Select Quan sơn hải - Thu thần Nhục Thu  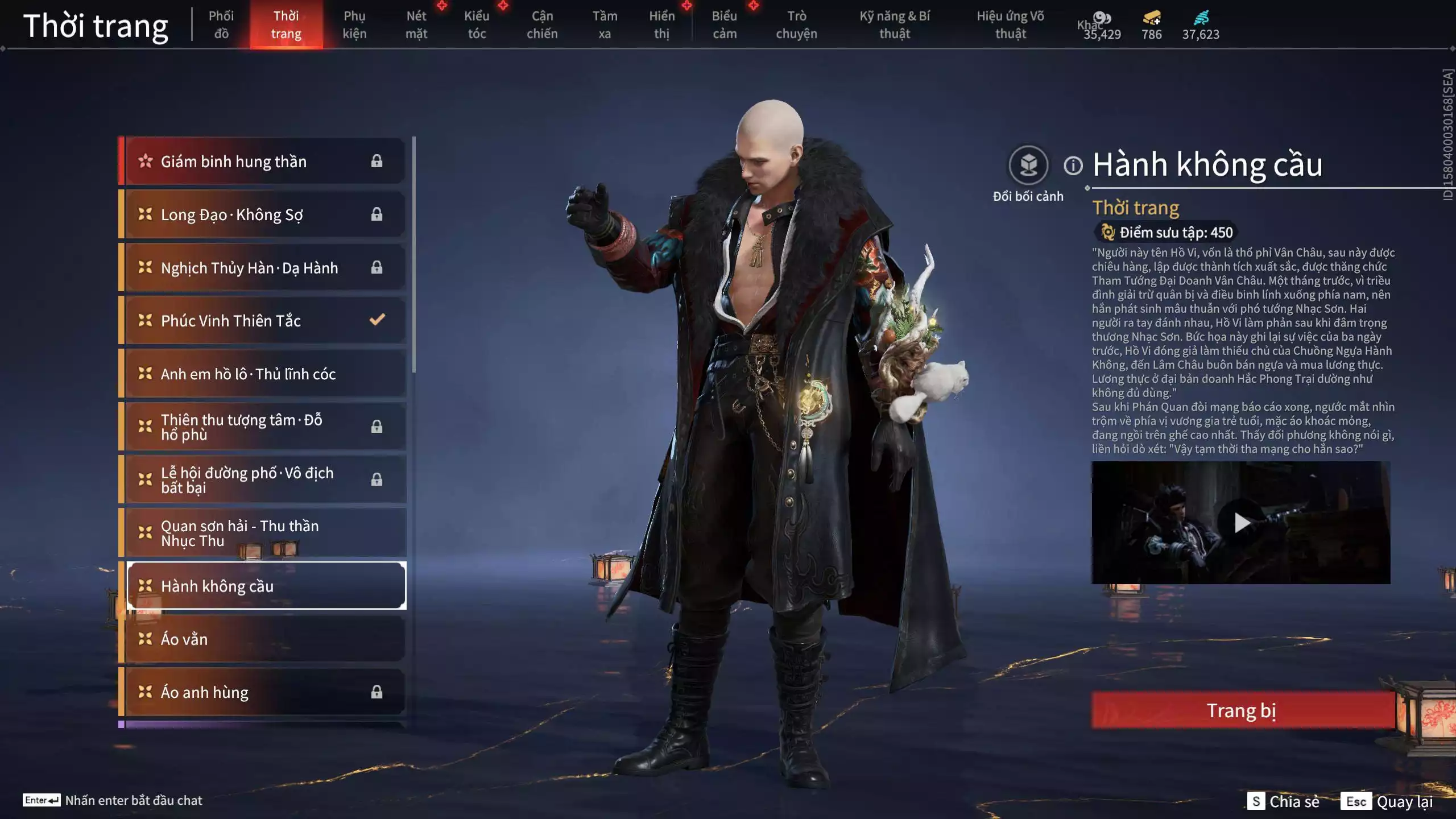[264, 533]
